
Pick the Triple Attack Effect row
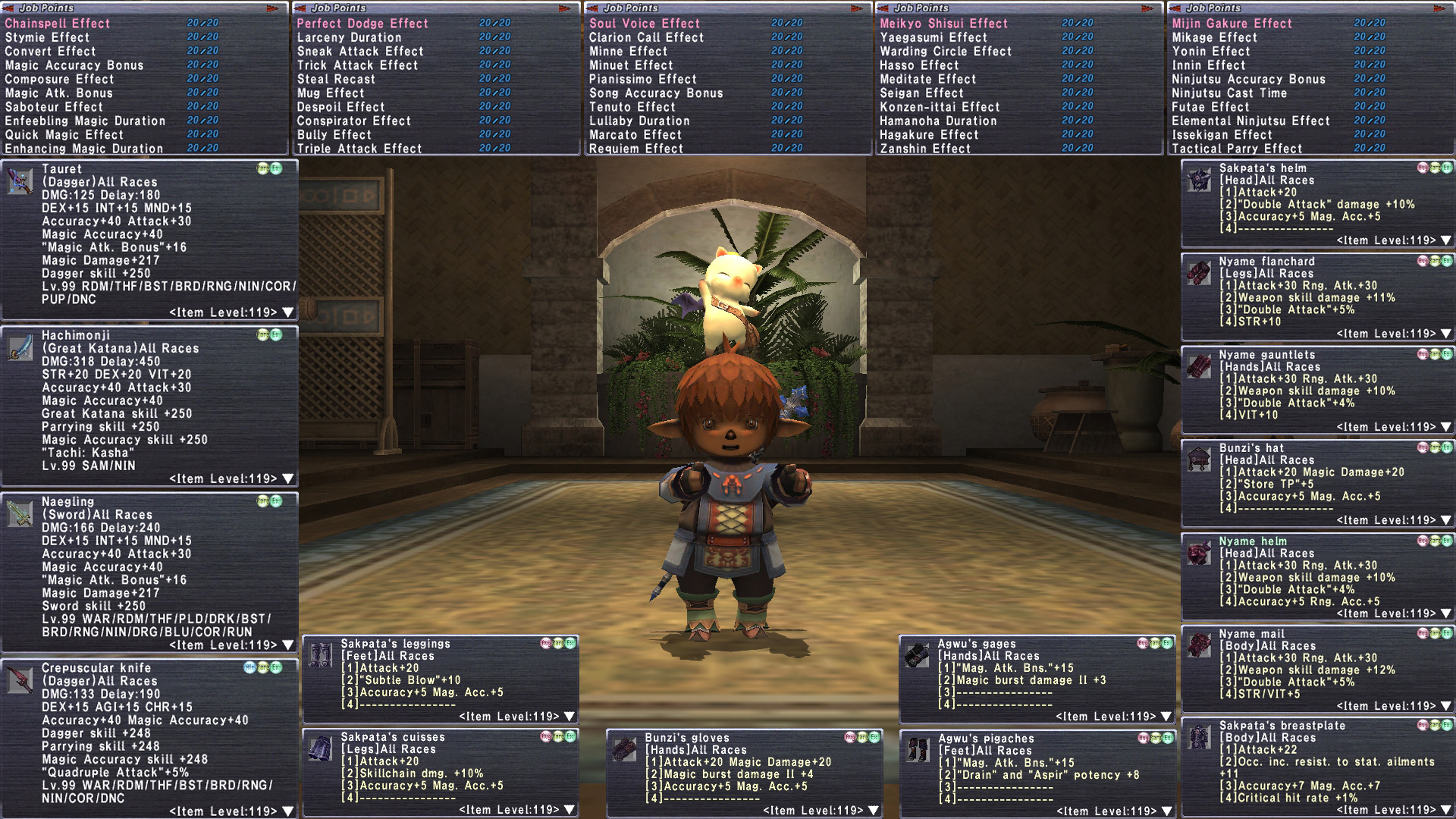[x=359, y=149]
